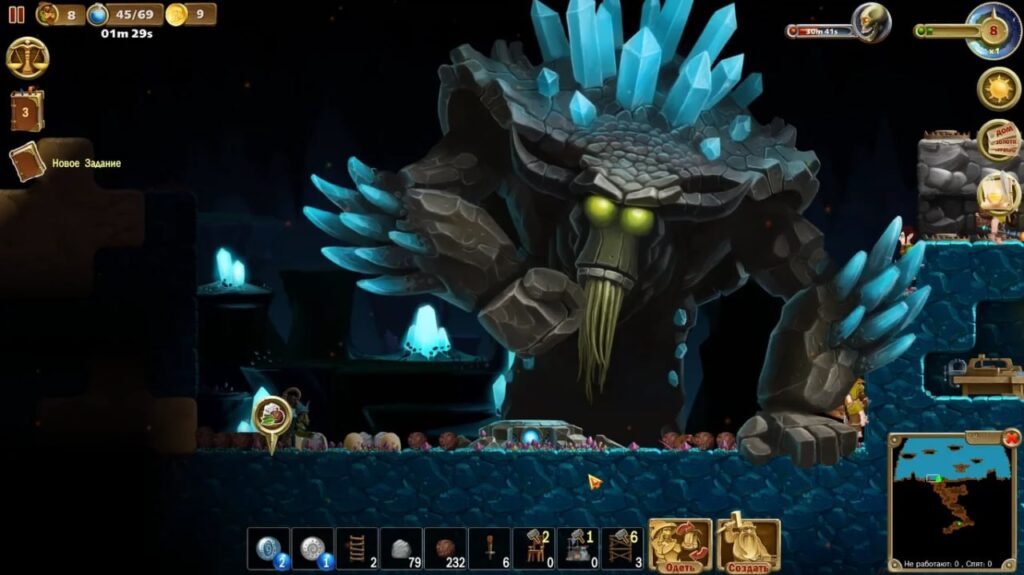Close the minimap with its red X
This screenshot has width=1024, height=575.
(1011, 438)
